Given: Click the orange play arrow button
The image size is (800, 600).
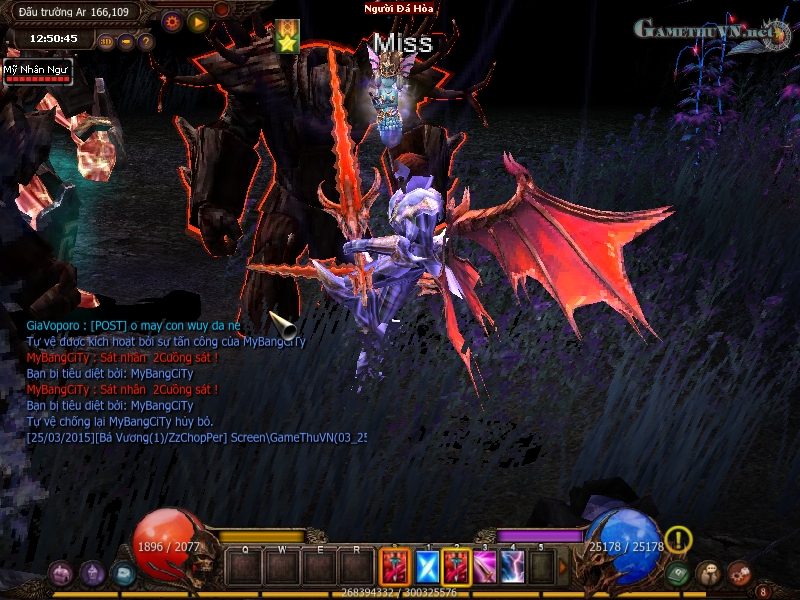Looking at the screenshot, I should pos(198,21).
